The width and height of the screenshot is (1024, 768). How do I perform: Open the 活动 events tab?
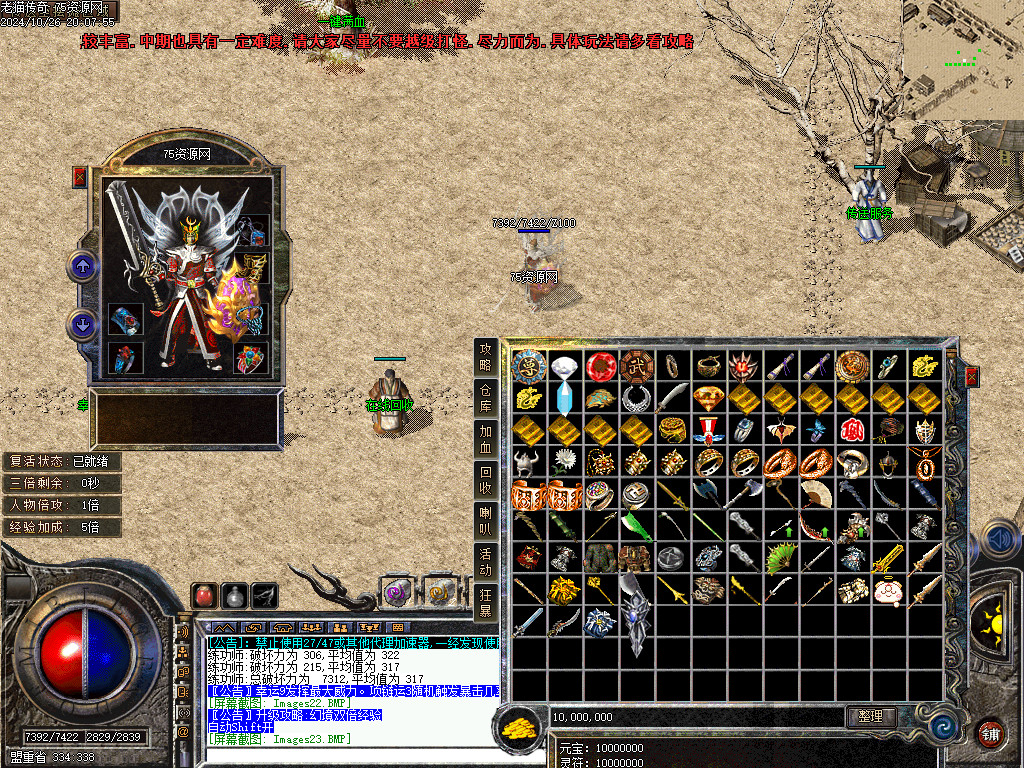point(486,562)
